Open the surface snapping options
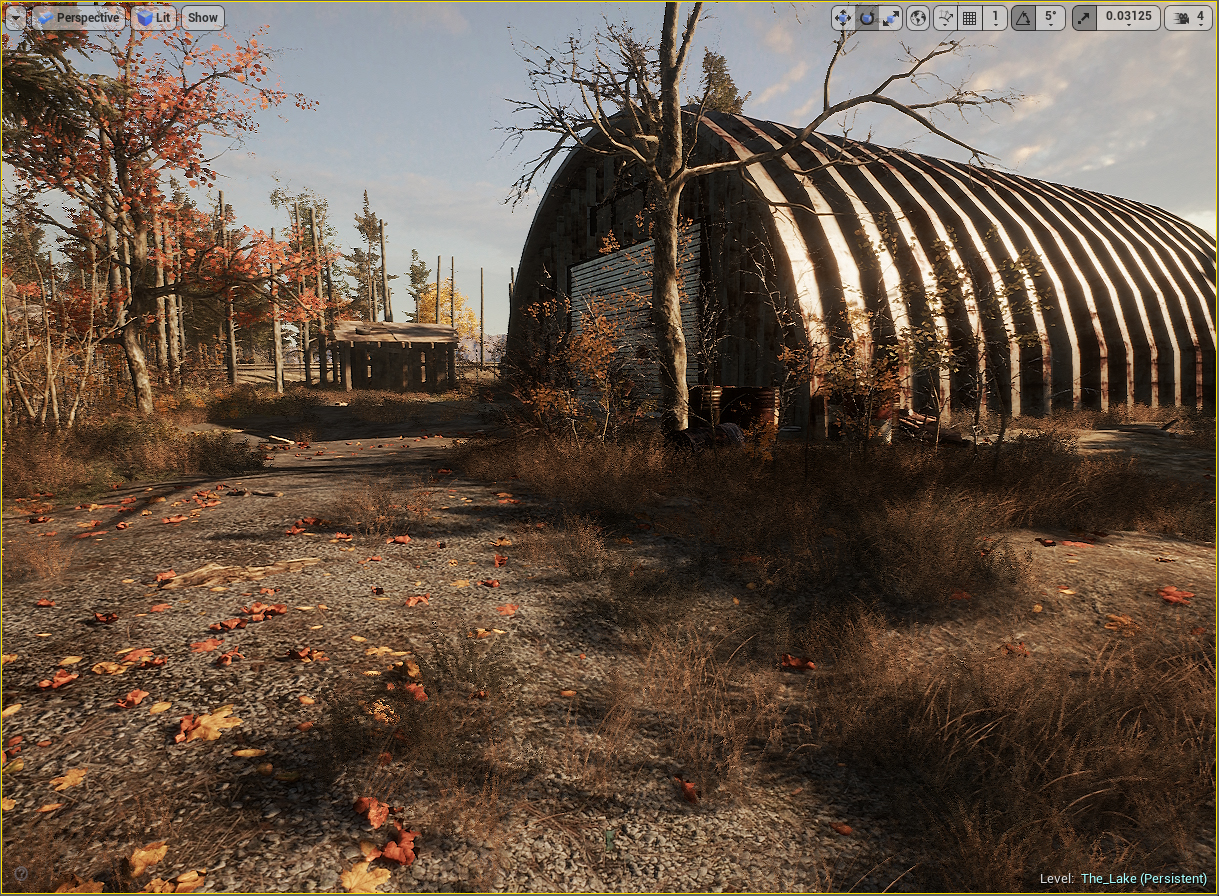Screen dimensions: 1219x896 pyautogui.click(x=945, y=17)
